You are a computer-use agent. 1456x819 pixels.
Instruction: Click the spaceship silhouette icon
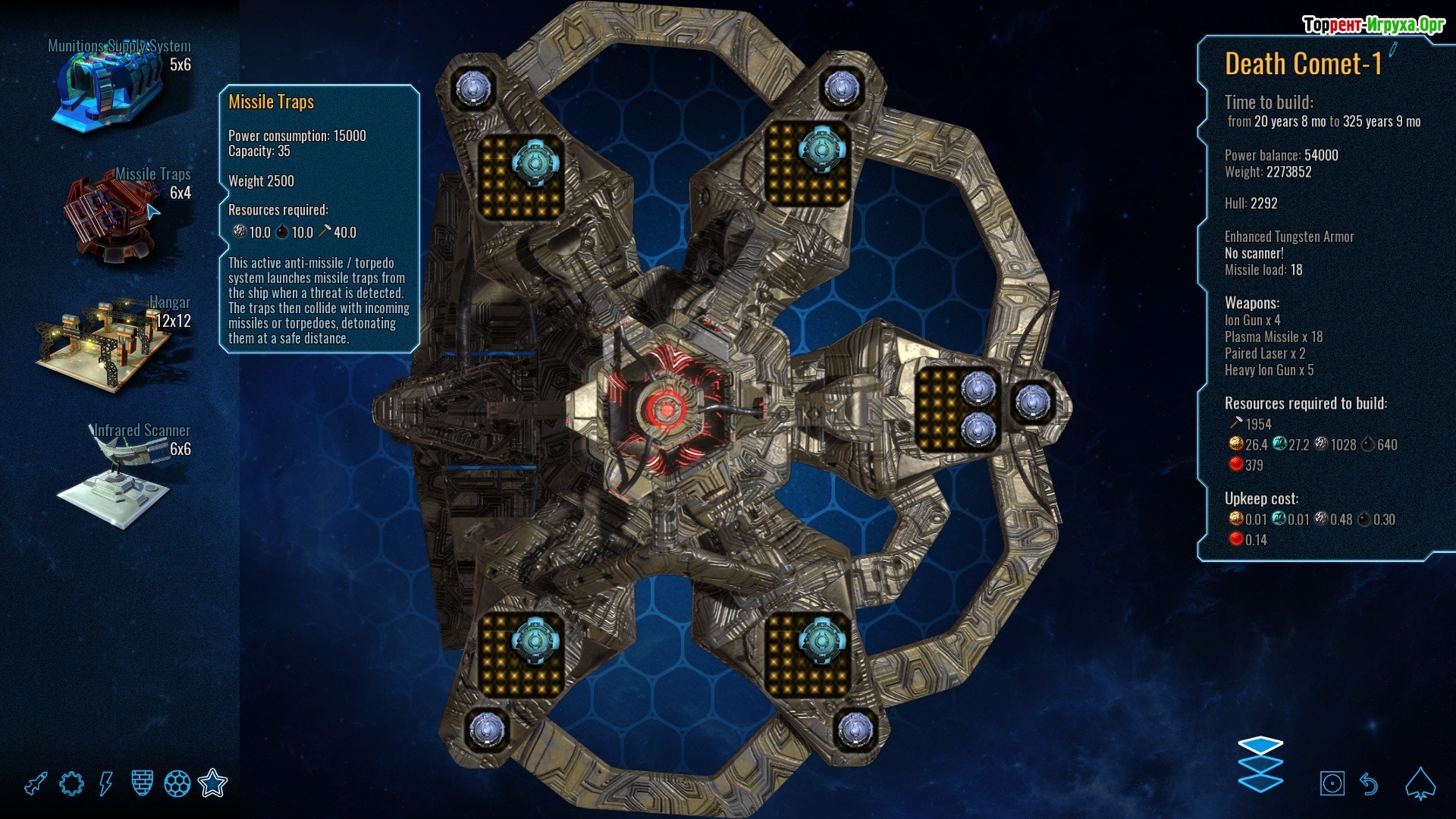[1420, 783]
